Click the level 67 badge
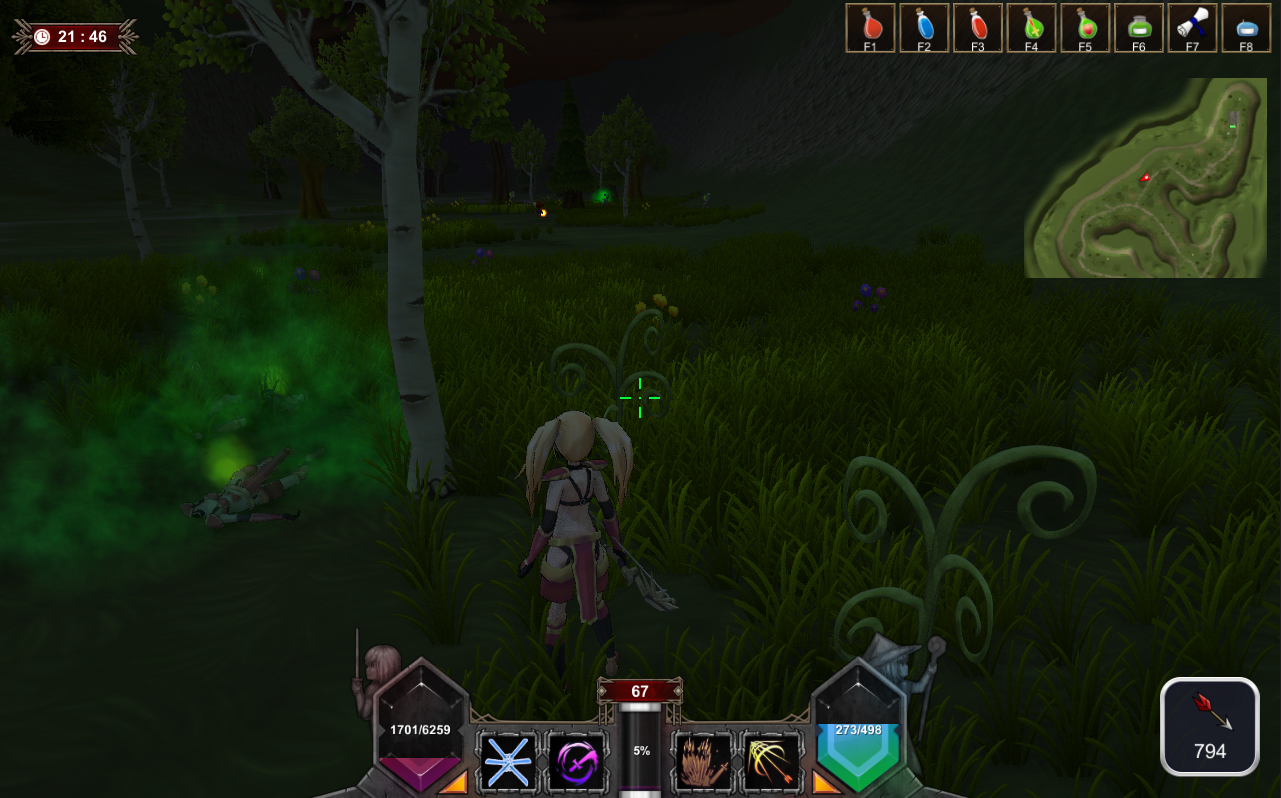 640,691
